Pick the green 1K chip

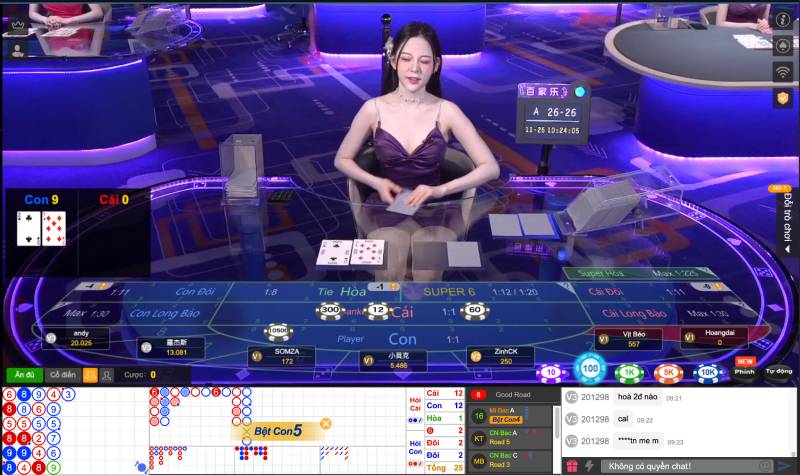(x=630, y=372)
